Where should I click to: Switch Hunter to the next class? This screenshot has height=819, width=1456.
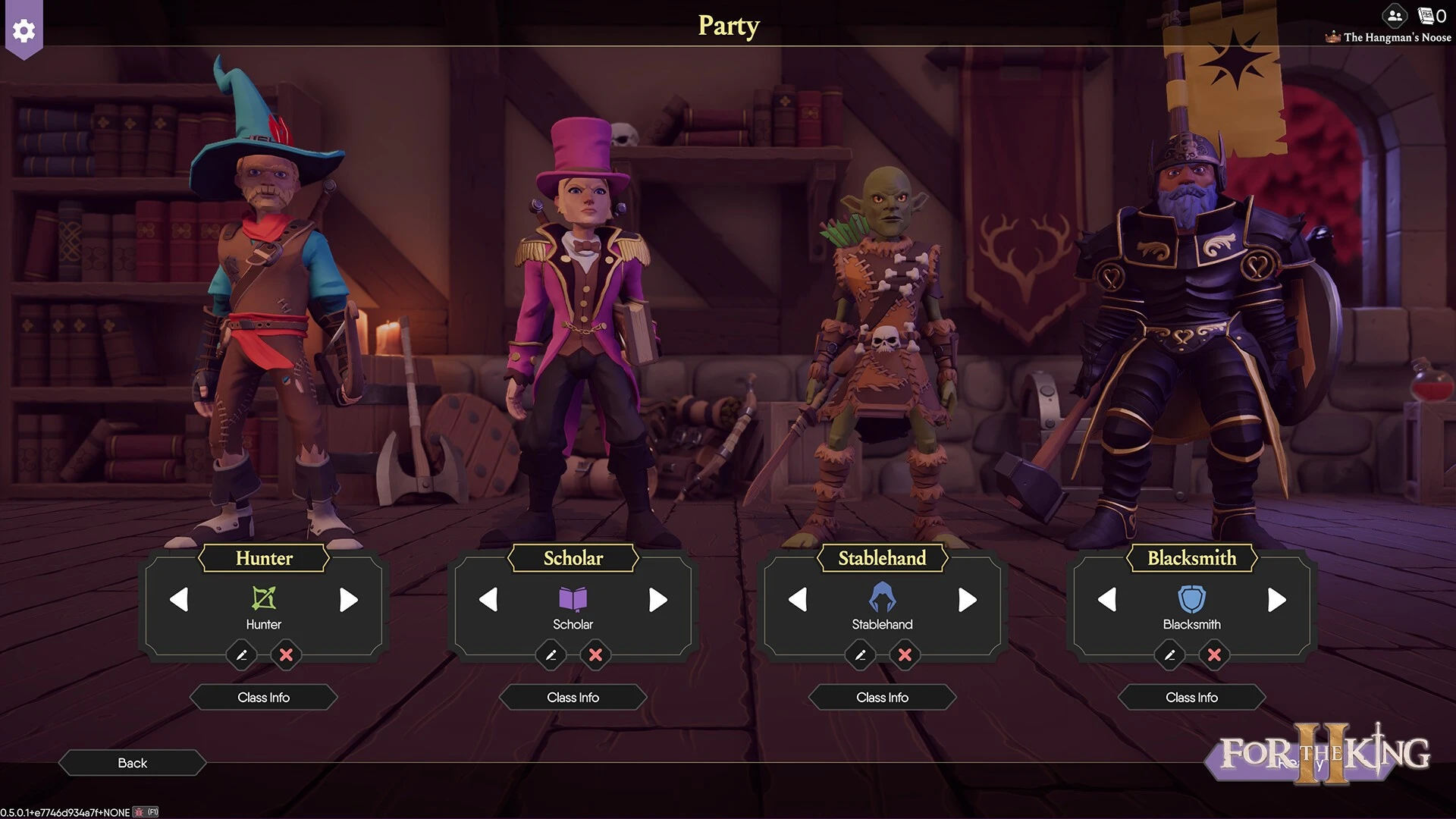point(348,600)
